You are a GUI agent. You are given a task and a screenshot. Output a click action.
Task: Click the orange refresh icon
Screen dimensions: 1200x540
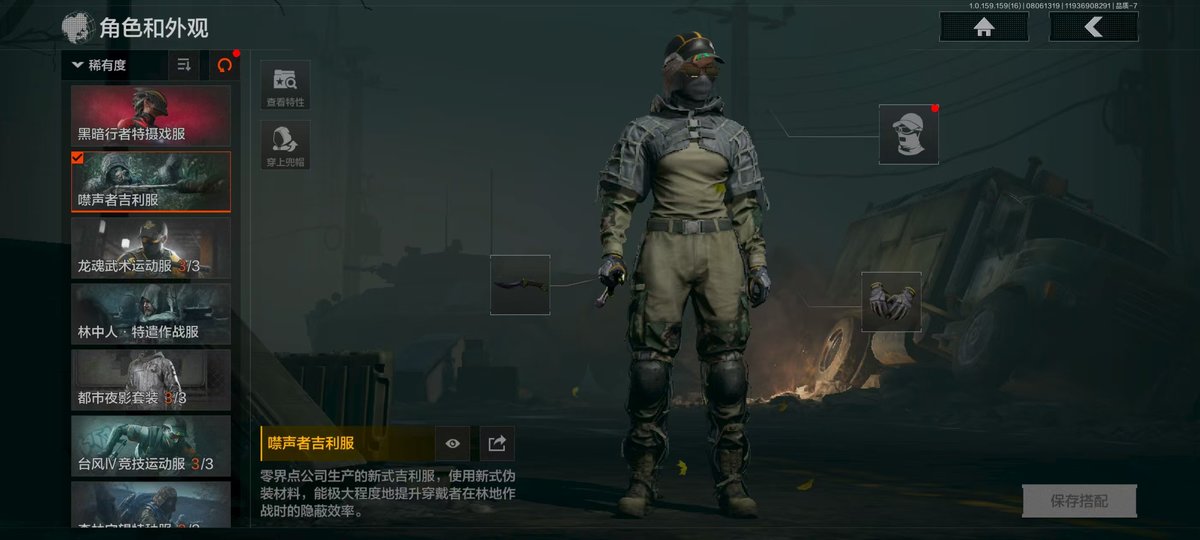coord(224,65)
